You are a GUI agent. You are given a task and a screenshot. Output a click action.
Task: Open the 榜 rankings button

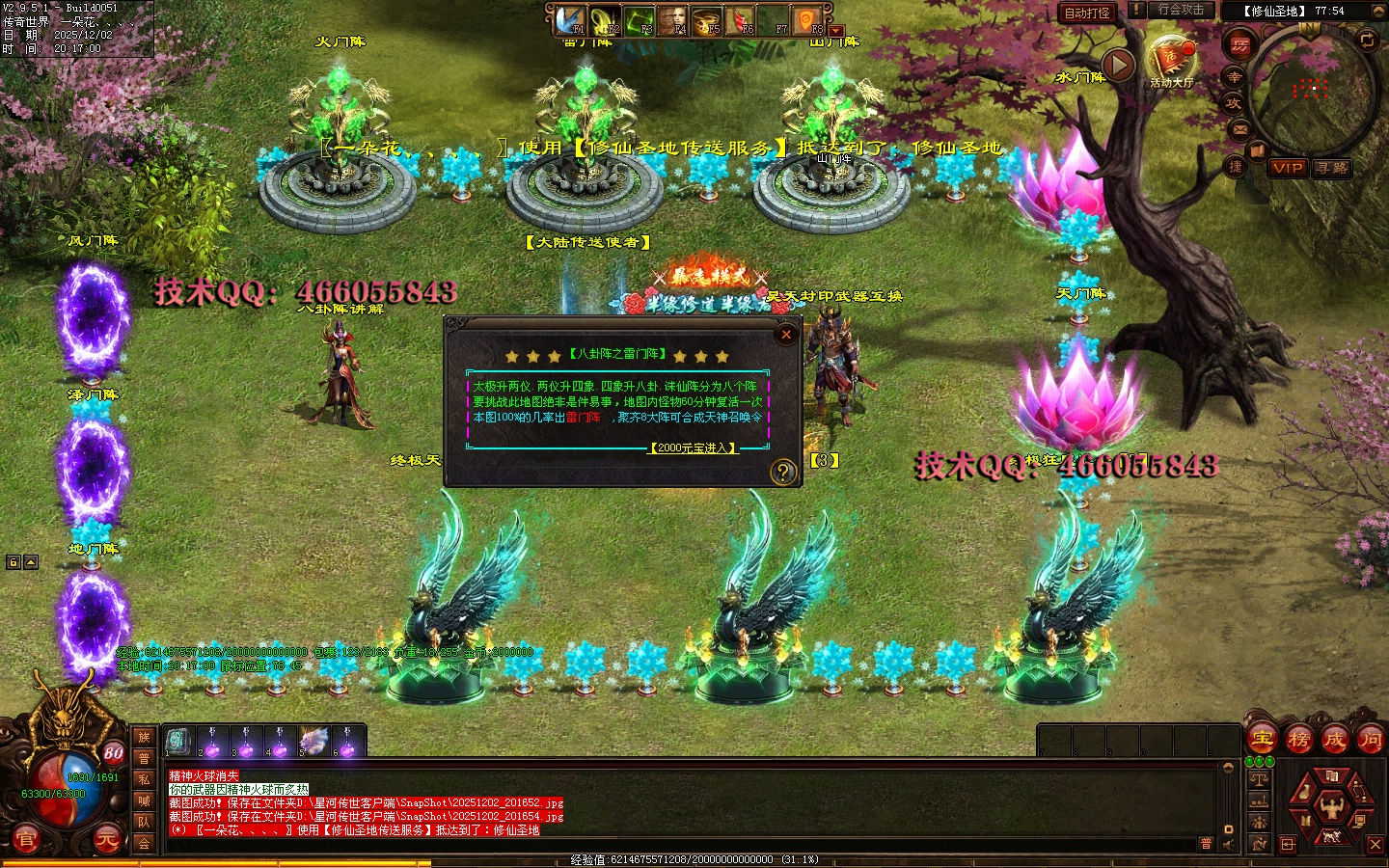pos(1298,740)
